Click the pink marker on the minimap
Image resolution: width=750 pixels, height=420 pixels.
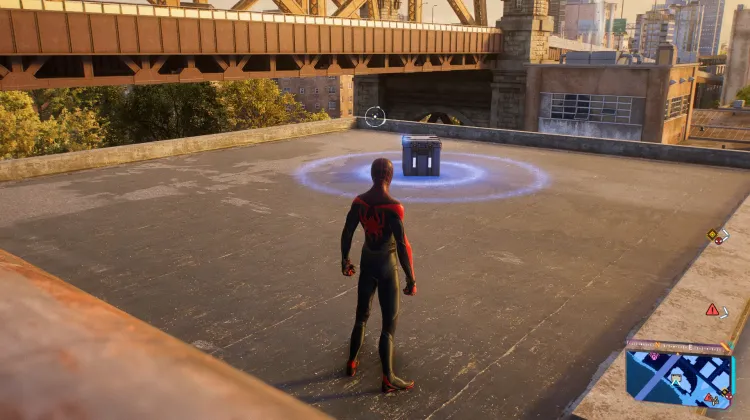coord(654,356)
